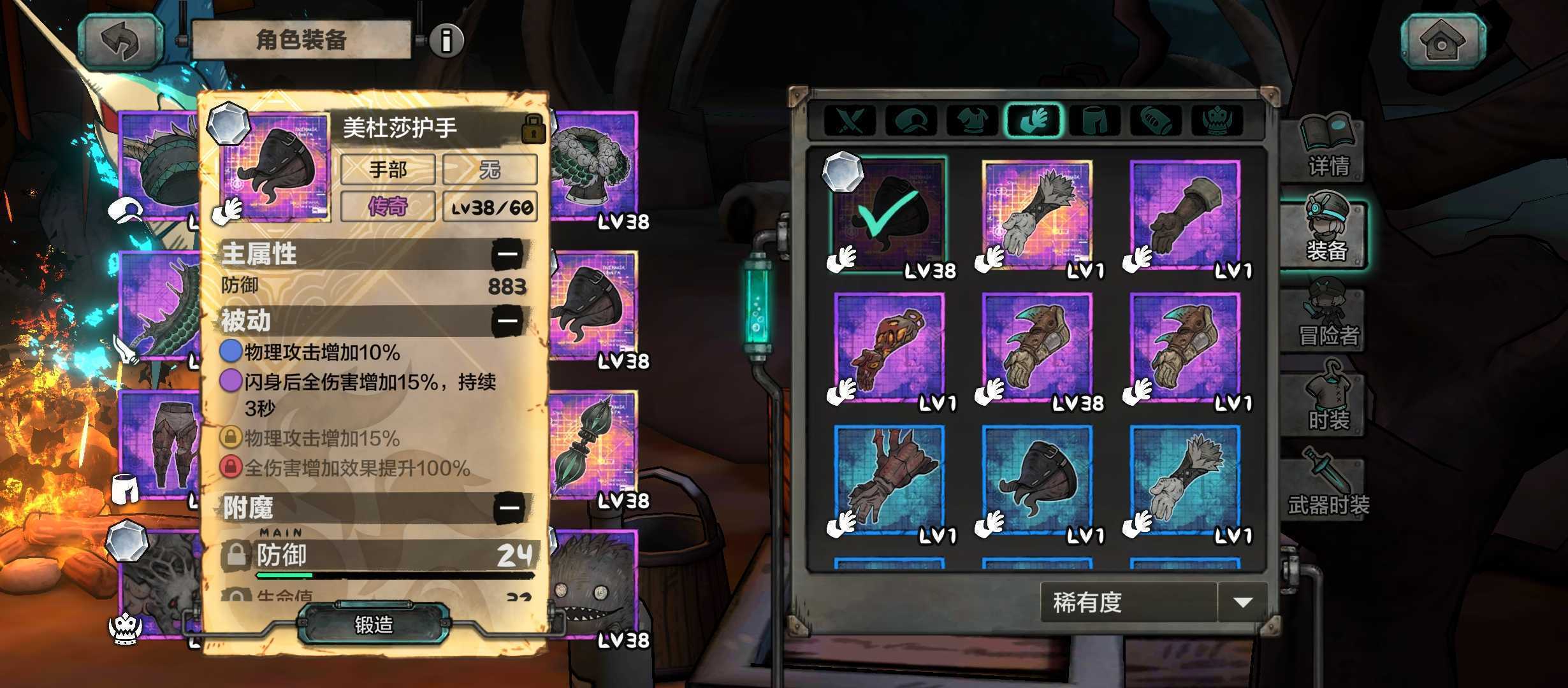
Task: Switch to the pants category tab
Action: (x=1095, y=120)
